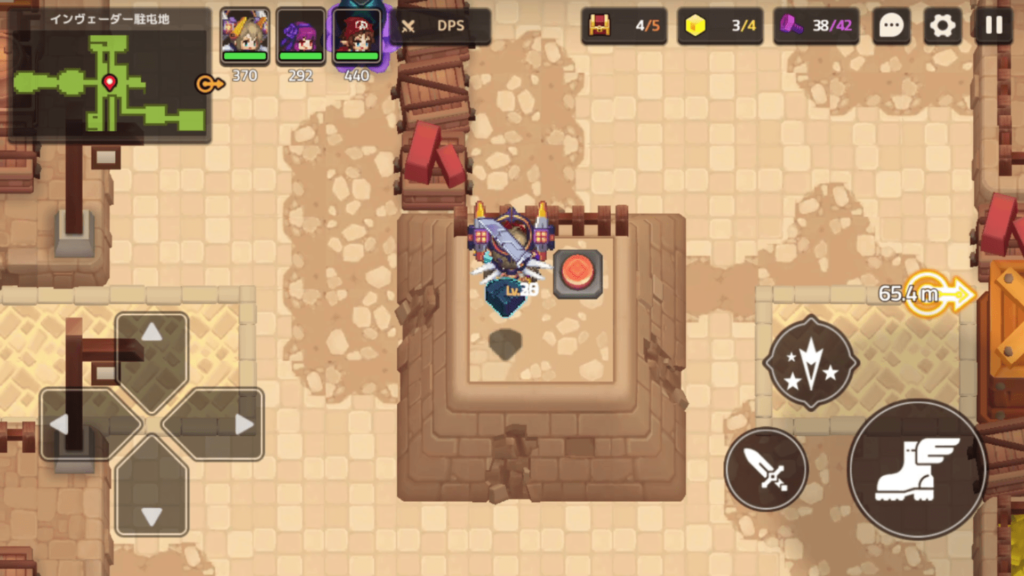1024x576 pixels.
Task: Attack with the sword button
Action: [x=766, y=469]
